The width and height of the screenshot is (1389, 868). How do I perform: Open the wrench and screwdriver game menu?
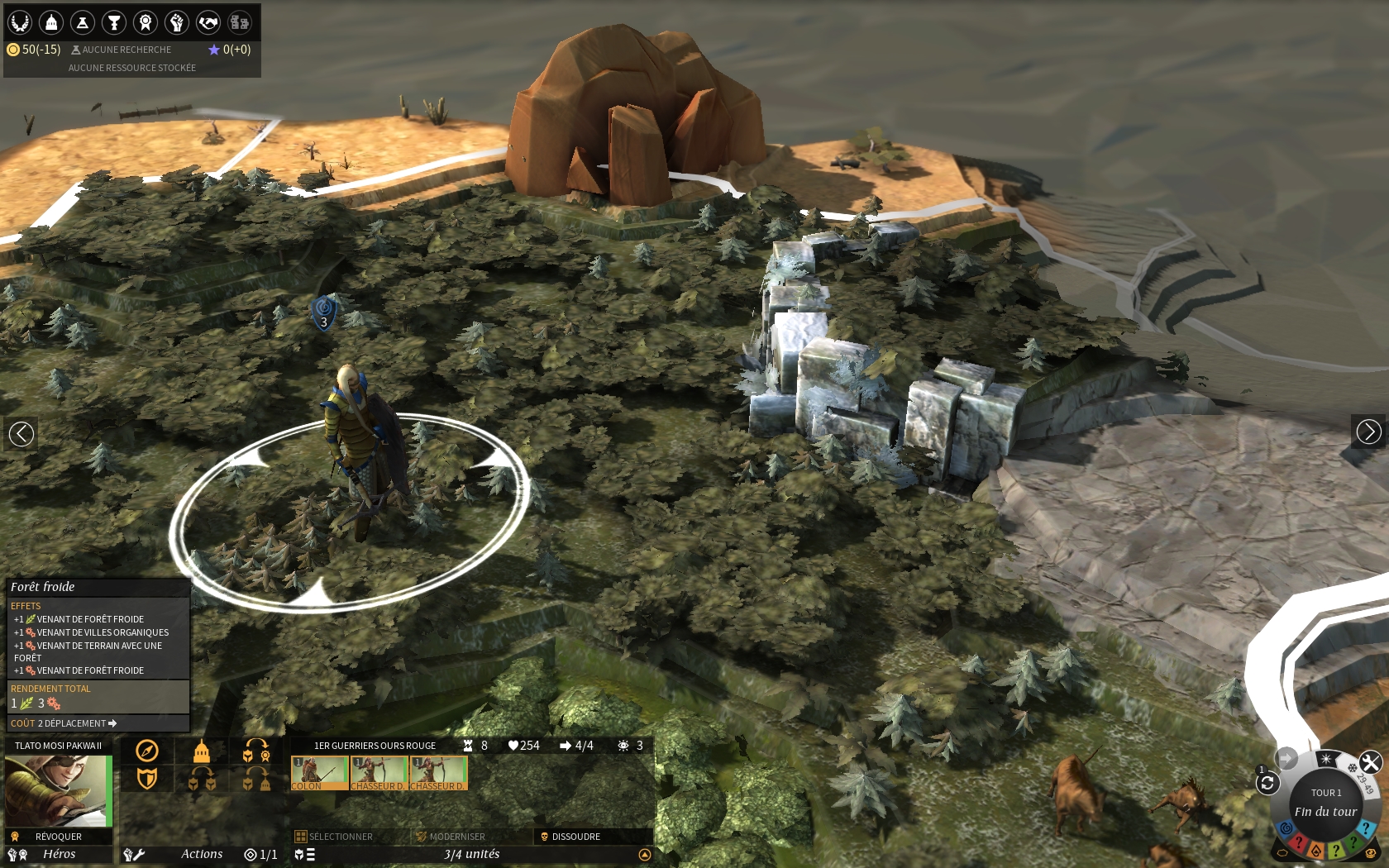(x=1370, y=762)
